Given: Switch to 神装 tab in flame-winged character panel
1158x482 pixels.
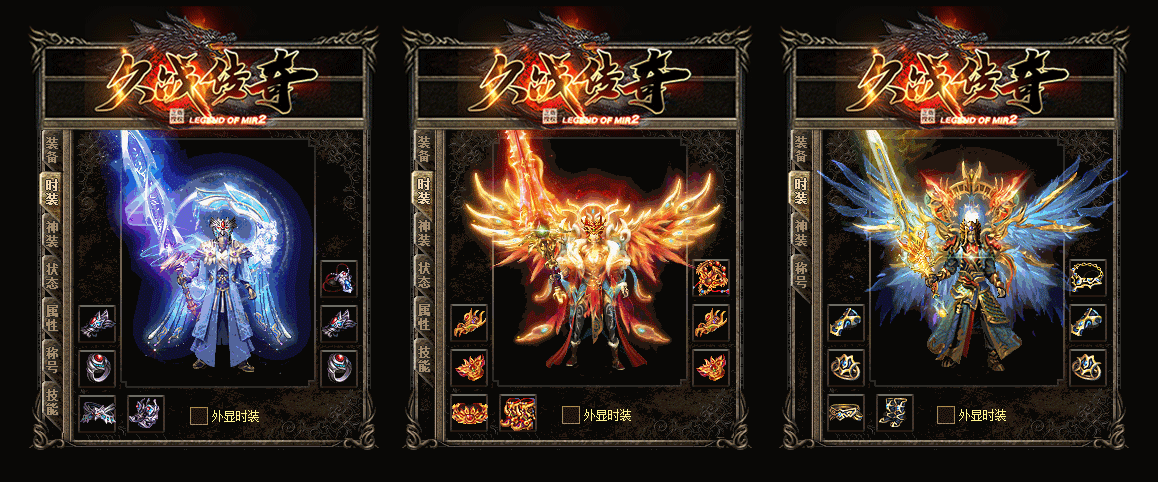Looking at the screenshot, I should 424,232.
